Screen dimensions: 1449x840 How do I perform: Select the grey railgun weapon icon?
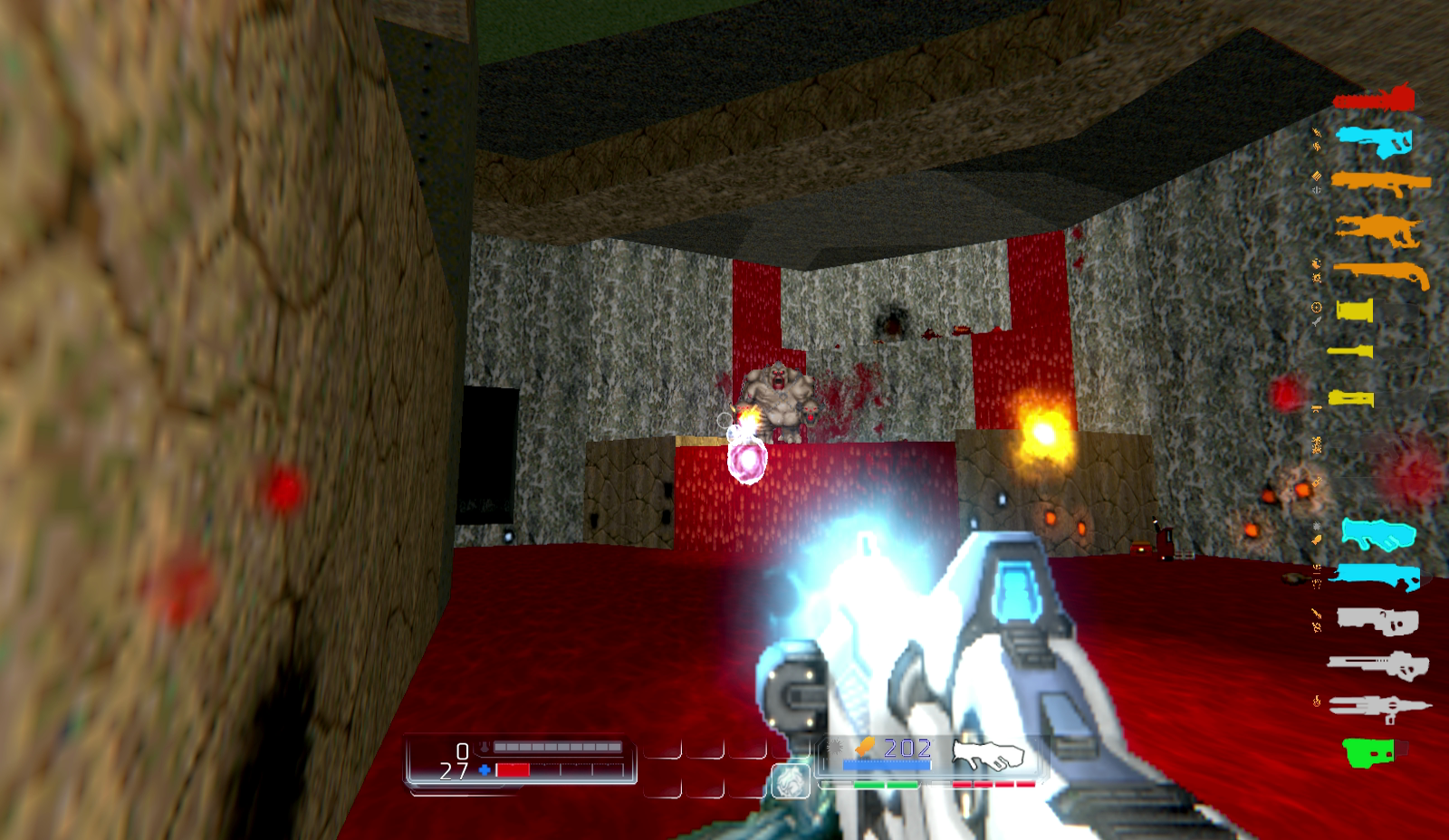pyautogui.click(x=1378, y=705)
